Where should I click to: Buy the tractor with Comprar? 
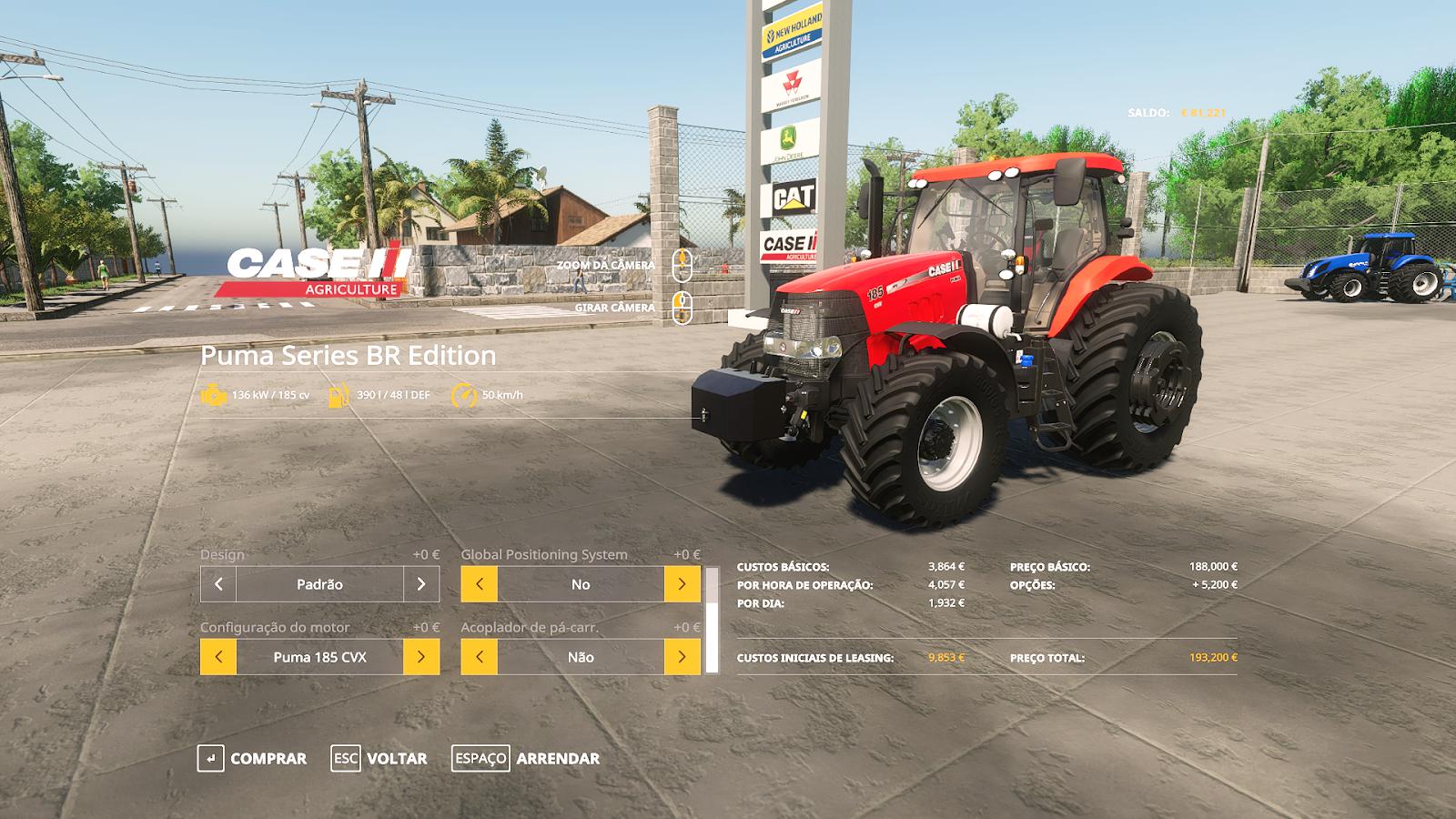click(252, 758)
